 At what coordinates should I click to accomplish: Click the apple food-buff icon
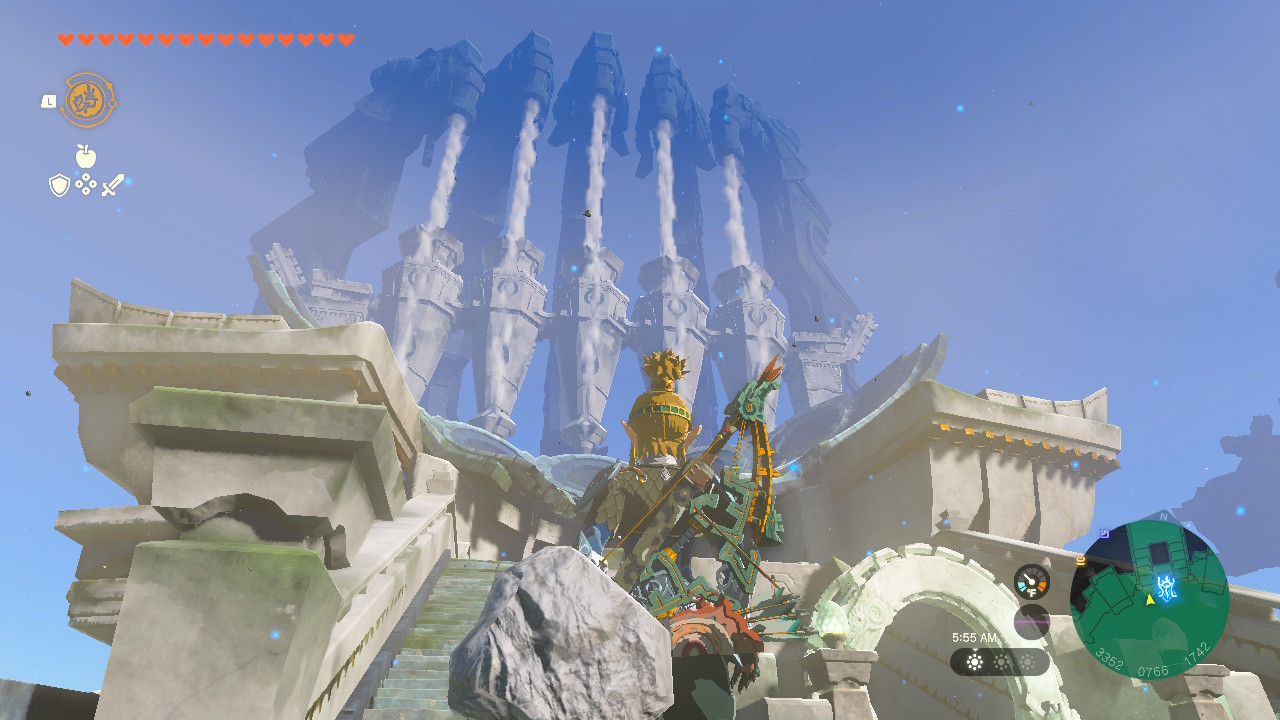[85, 156]
